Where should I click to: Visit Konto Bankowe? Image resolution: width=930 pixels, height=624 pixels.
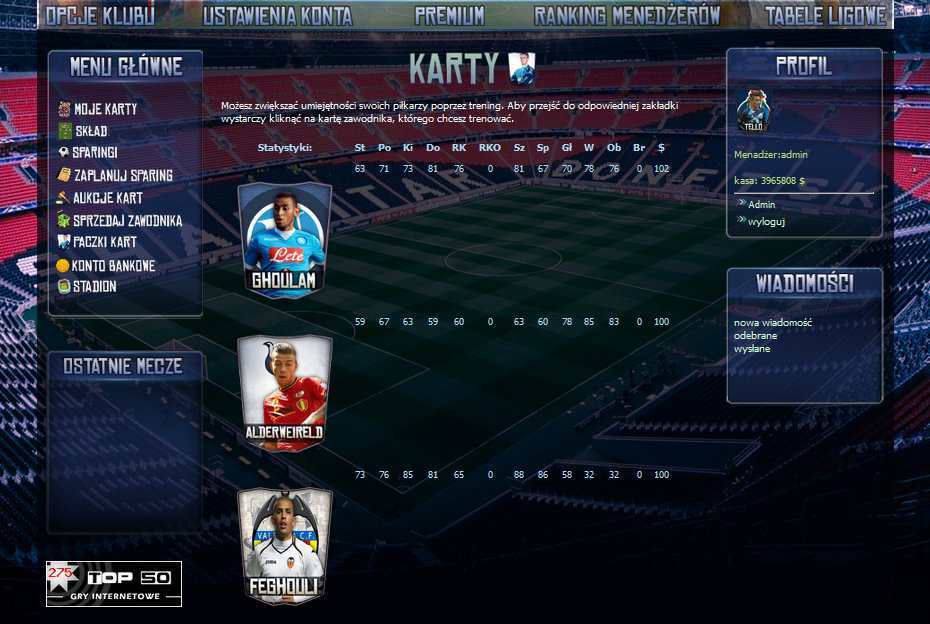pos(113,265)
